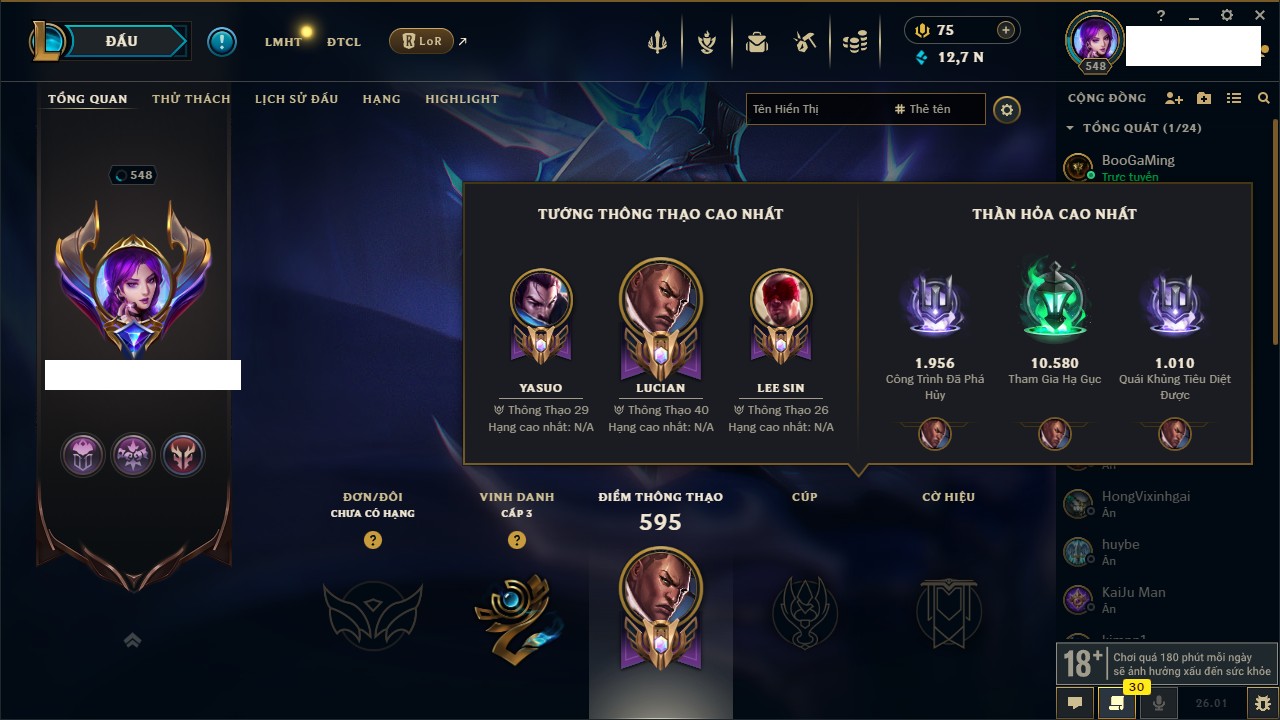Click the VINH DANH question mark
Screen dimensions: 1280x720
[x=517, y=540]
